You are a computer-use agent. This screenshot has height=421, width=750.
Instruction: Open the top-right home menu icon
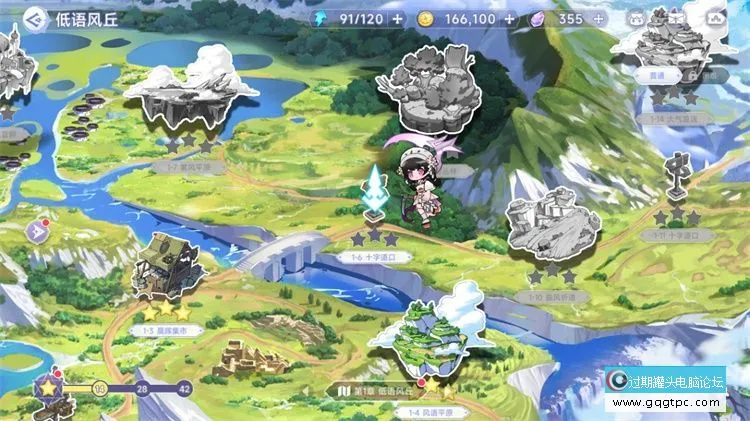point(714,18)
